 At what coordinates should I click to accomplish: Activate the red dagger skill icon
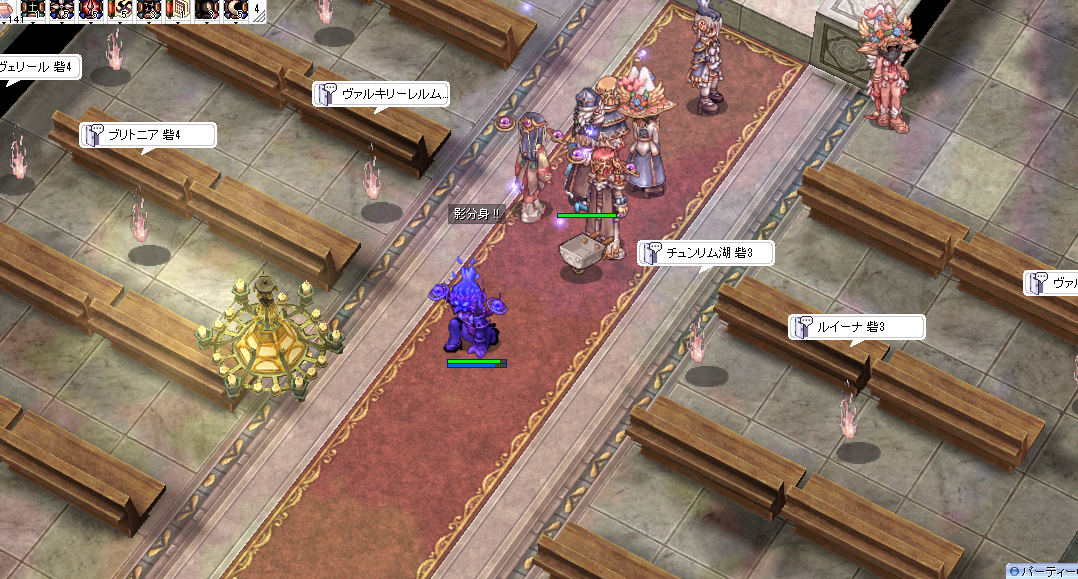tap(92, 10)
